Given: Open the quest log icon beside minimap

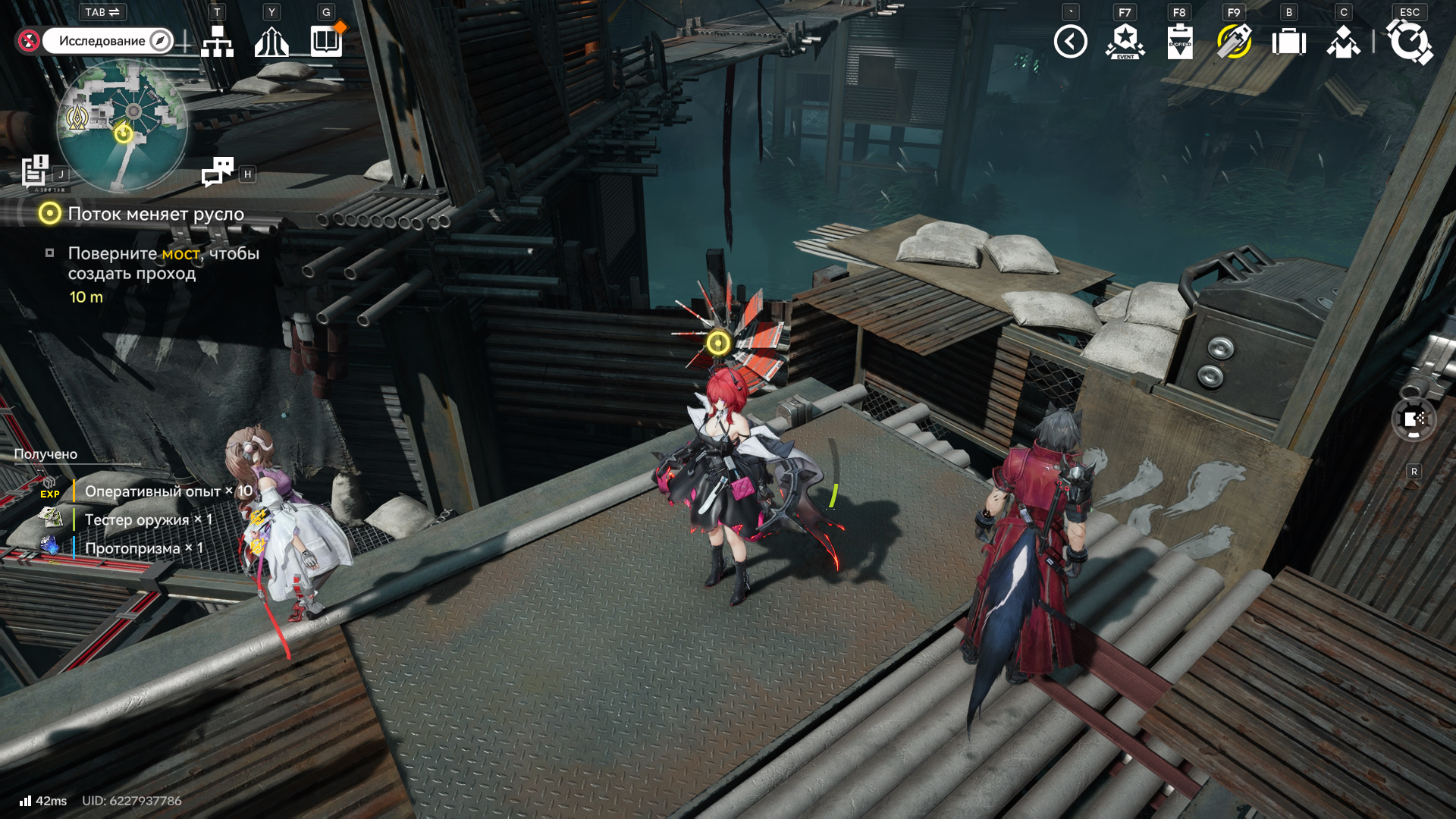Looking at the screenshot, I should (x=35, y=171).
